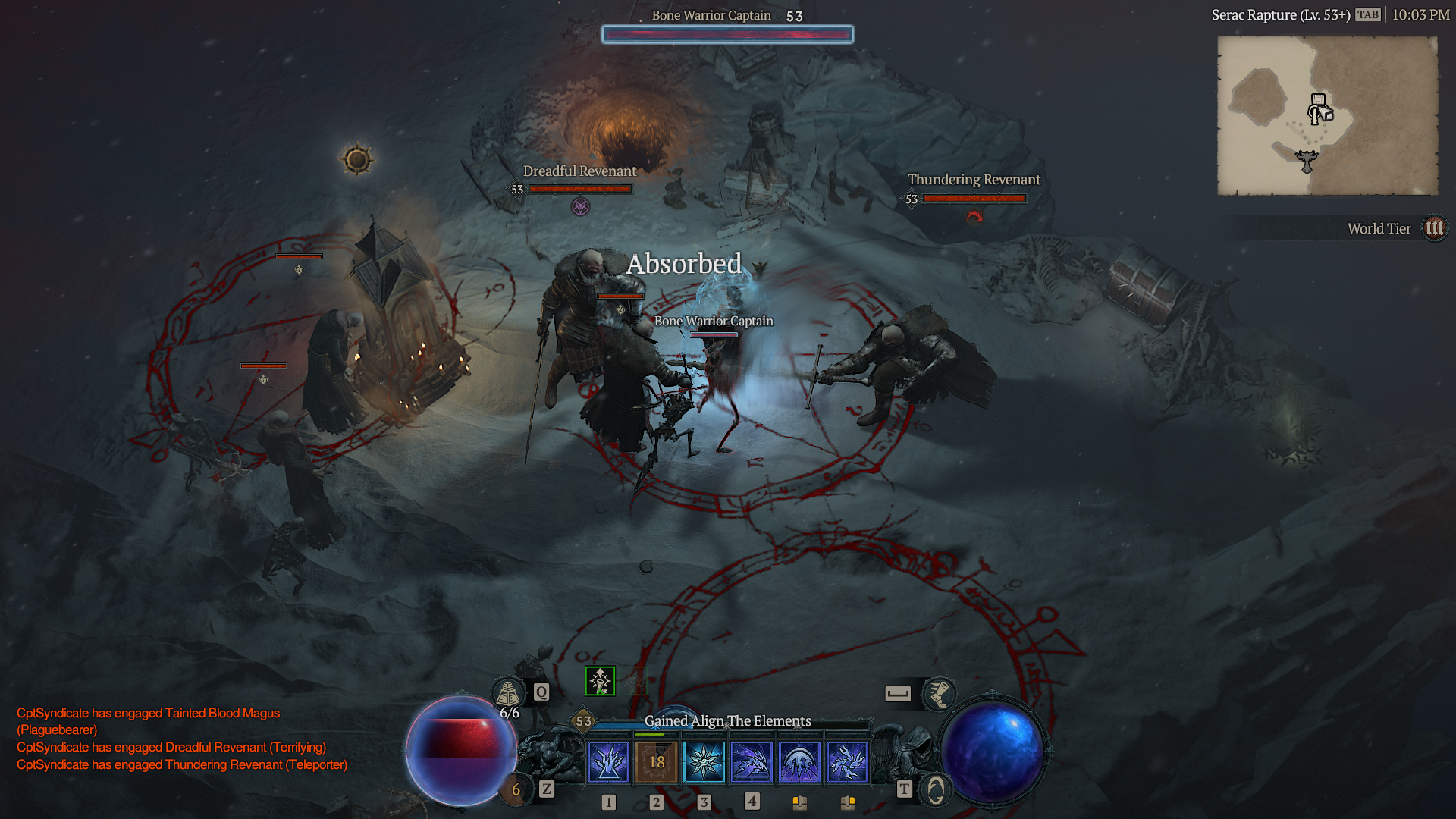1456x819 pixels.
Task: Use the lightning skill in slot 4
Action: click(753, 762)
